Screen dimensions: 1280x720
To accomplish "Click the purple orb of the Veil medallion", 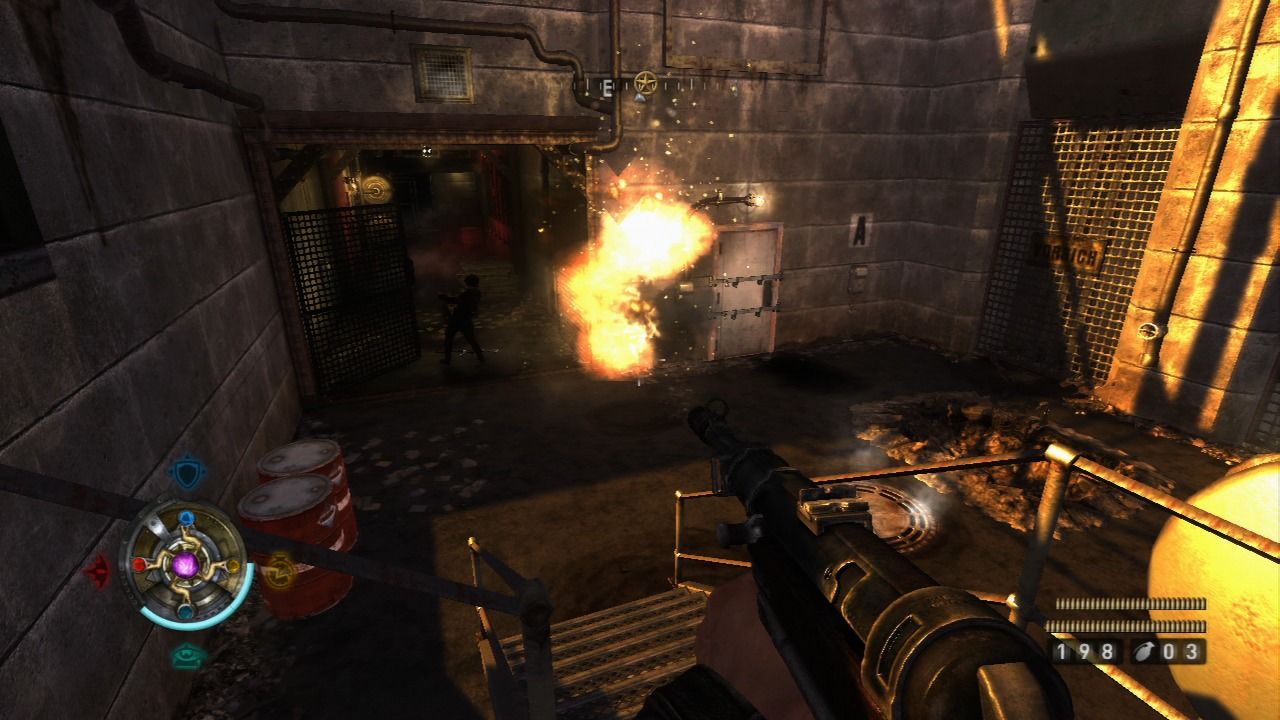I will point(185,566).
